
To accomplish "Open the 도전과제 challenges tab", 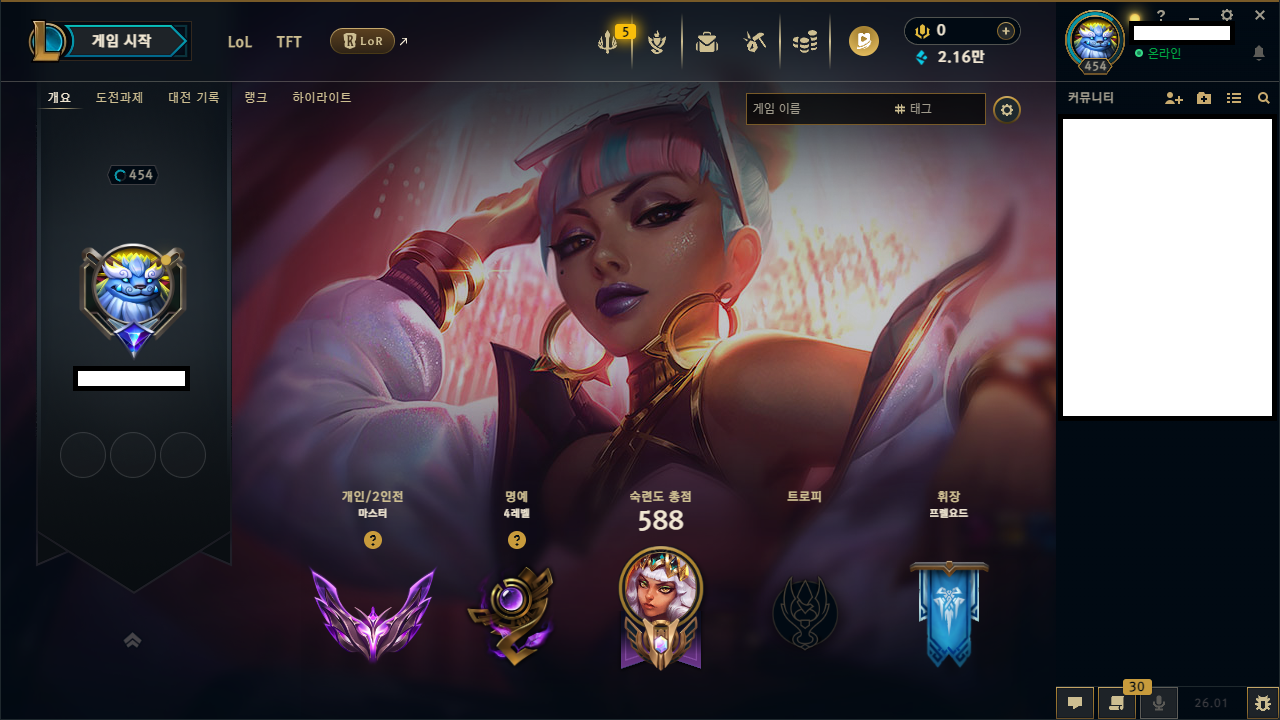I will coord(119,98).
